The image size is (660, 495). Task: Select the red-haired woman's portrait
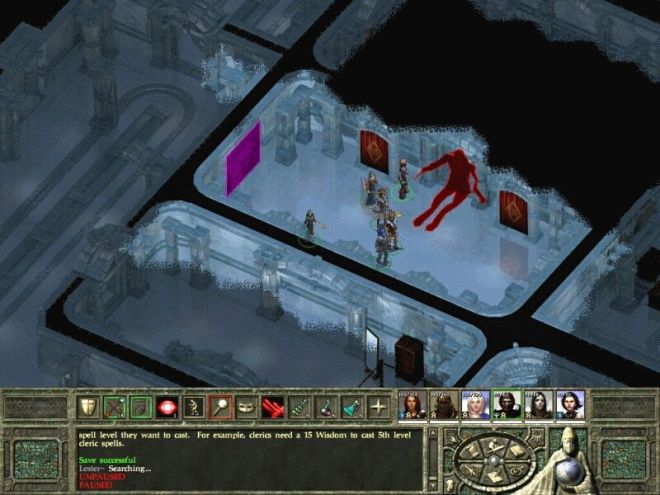[x=412, y=405]
